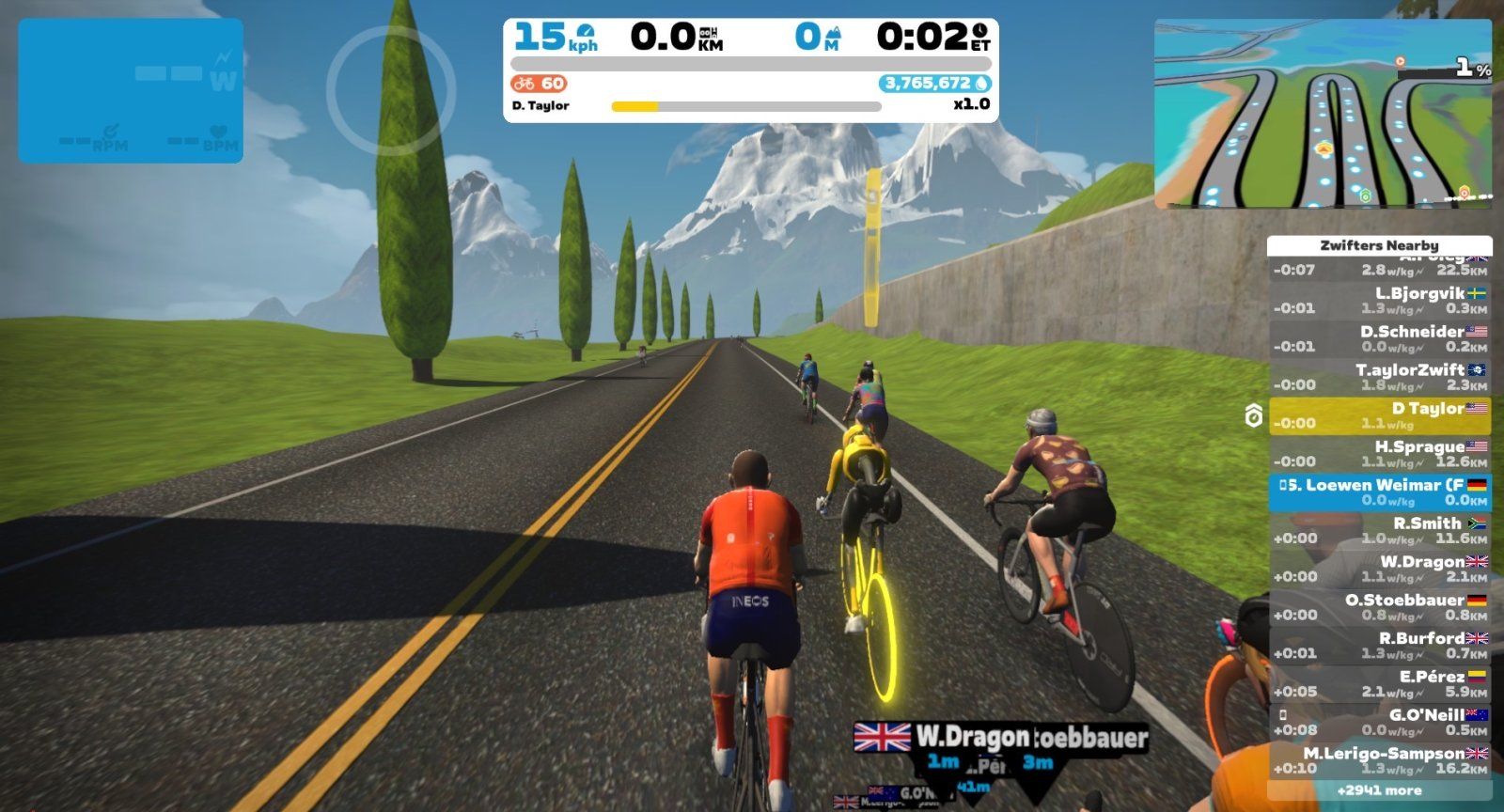1504x812 pixels.
Task: Select O.Stoebbauer from the rider list
Action: pos(1379,608)
